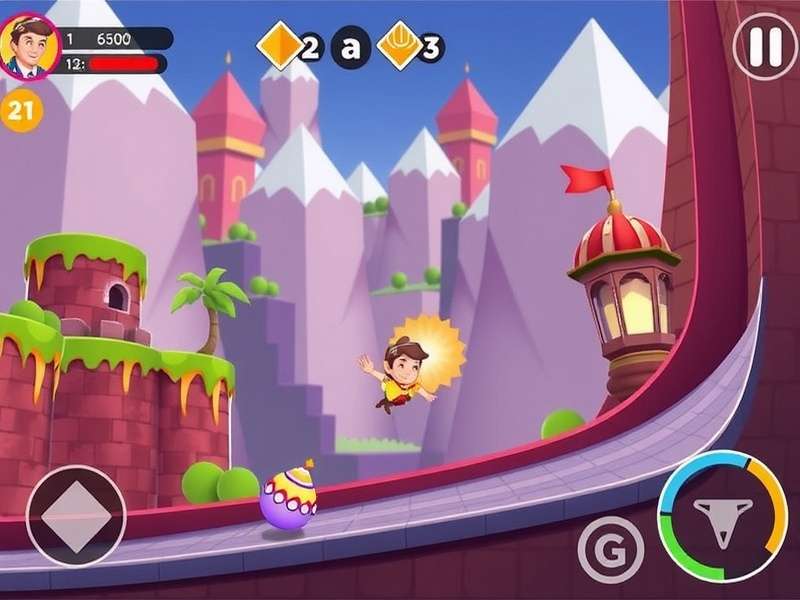The height and width of the screenshot is (600, 800).
Task: Tap the orange coin badge showing 21
Action: (x=21, y=110)
